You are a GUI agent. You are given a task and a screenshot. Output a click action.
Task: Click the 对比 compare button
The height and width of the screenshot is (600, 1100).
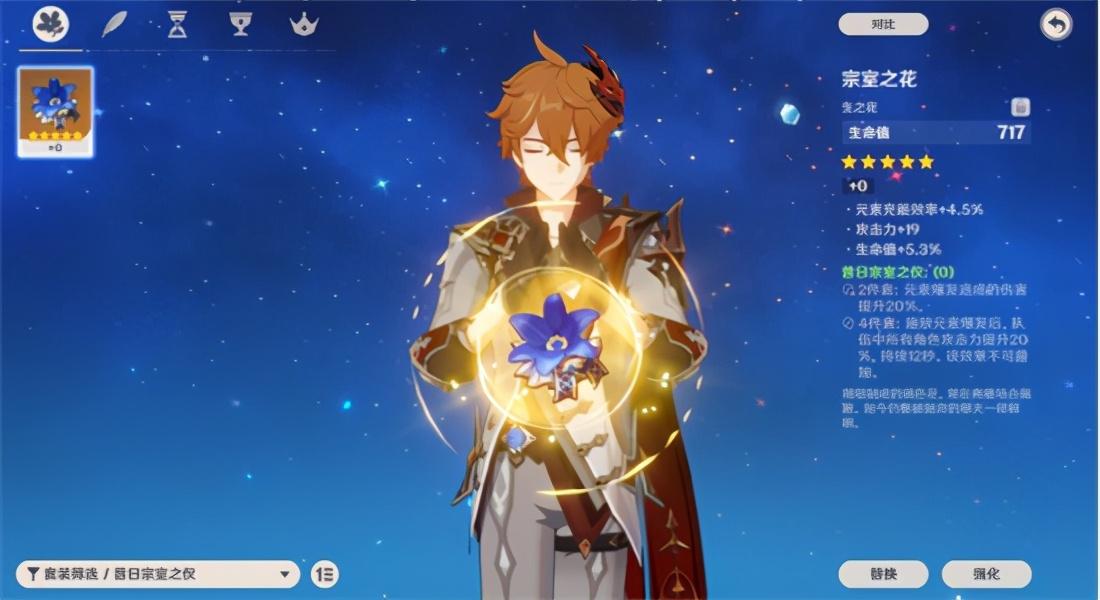pos(883,24)
